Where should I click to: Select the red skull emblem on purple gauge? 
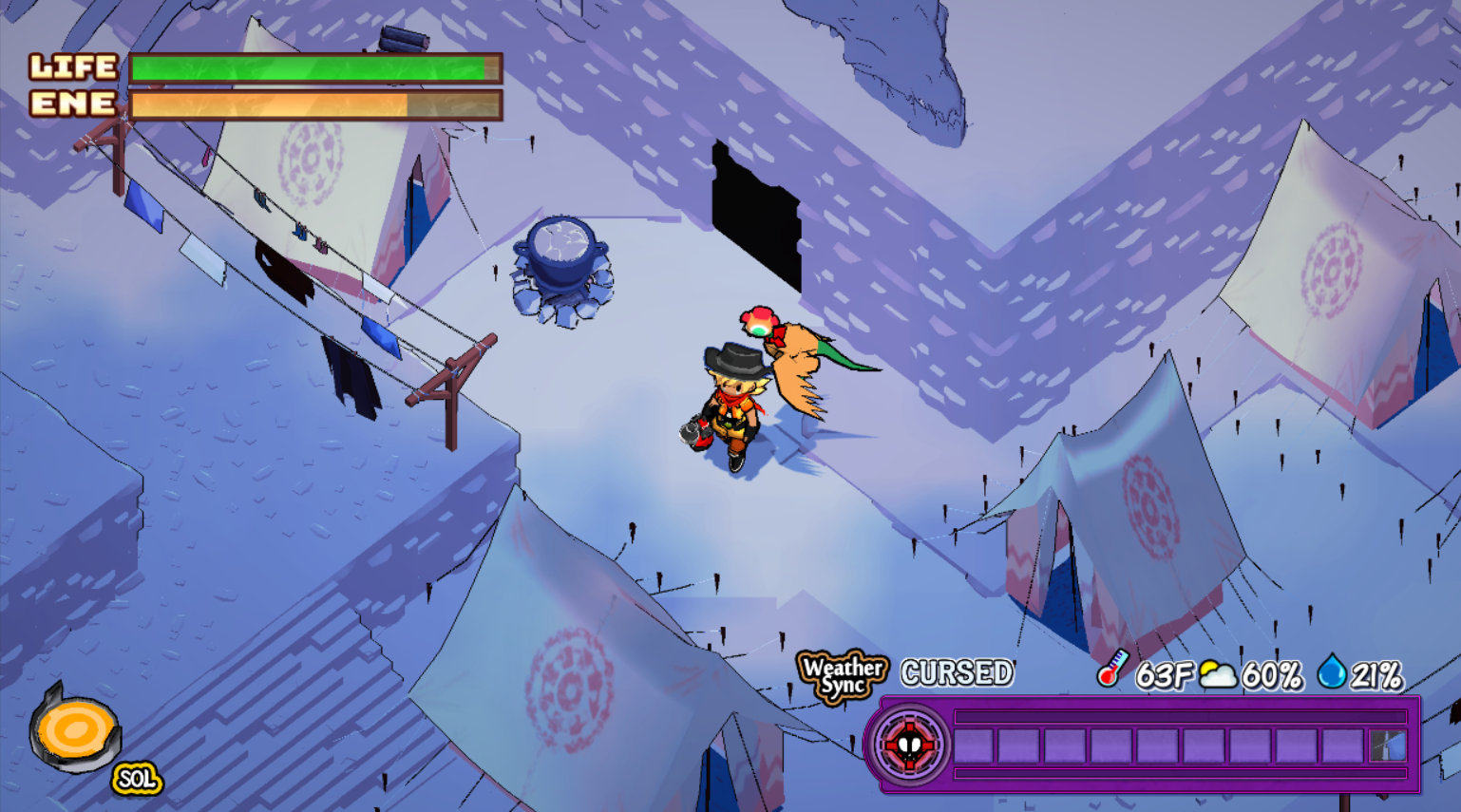click(x=909, y=746)
